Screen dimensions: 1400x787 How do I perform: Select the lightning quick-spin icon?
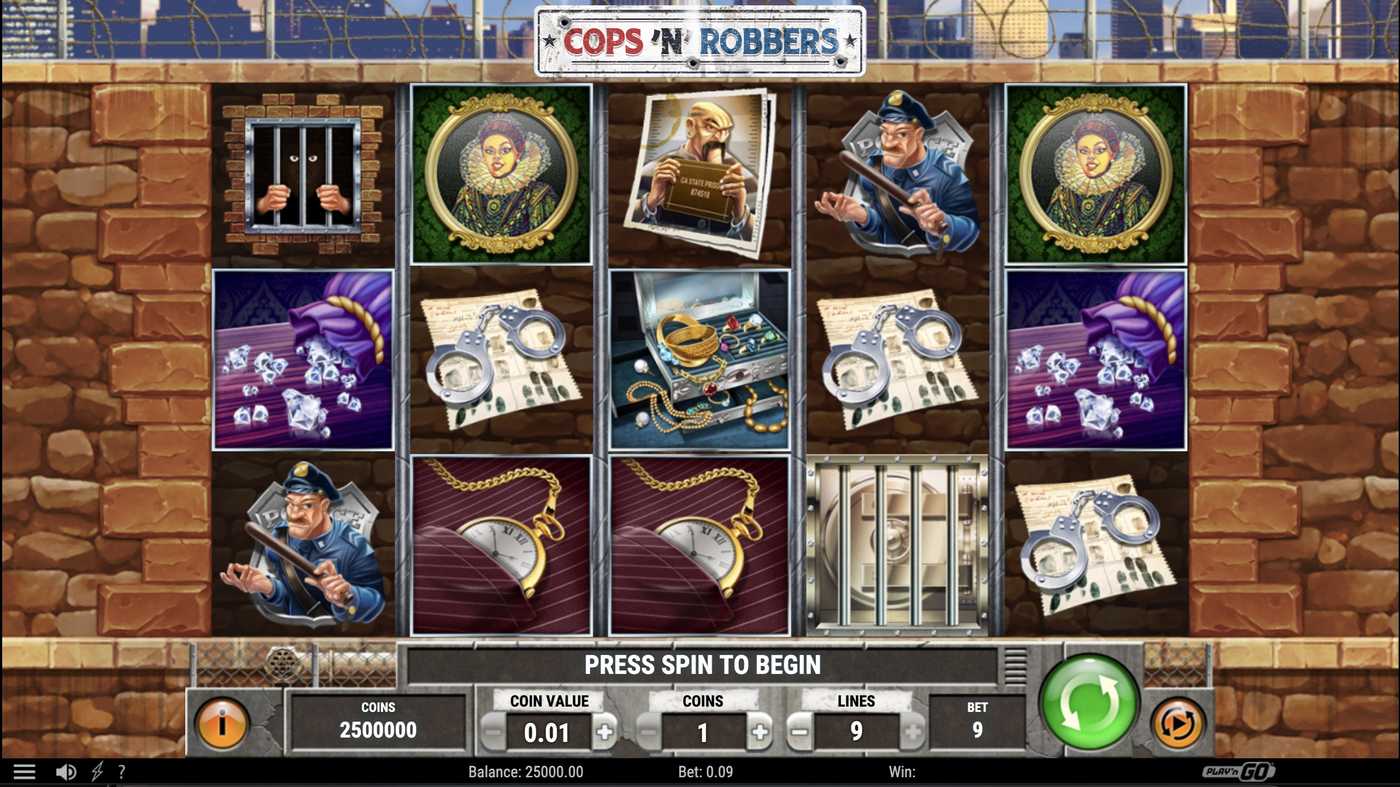point(95,770)
